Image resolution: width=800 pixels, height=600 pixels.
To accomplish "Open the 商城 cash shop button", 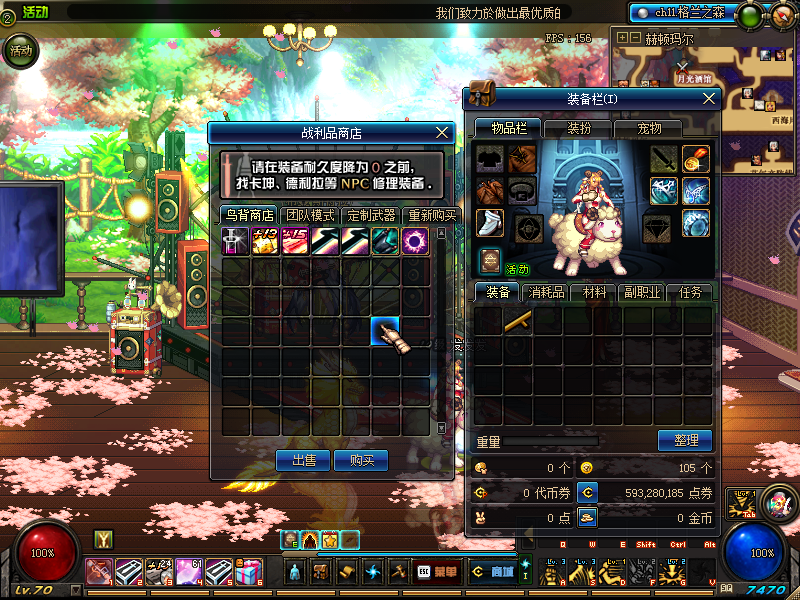I will (x=493, y=572).
